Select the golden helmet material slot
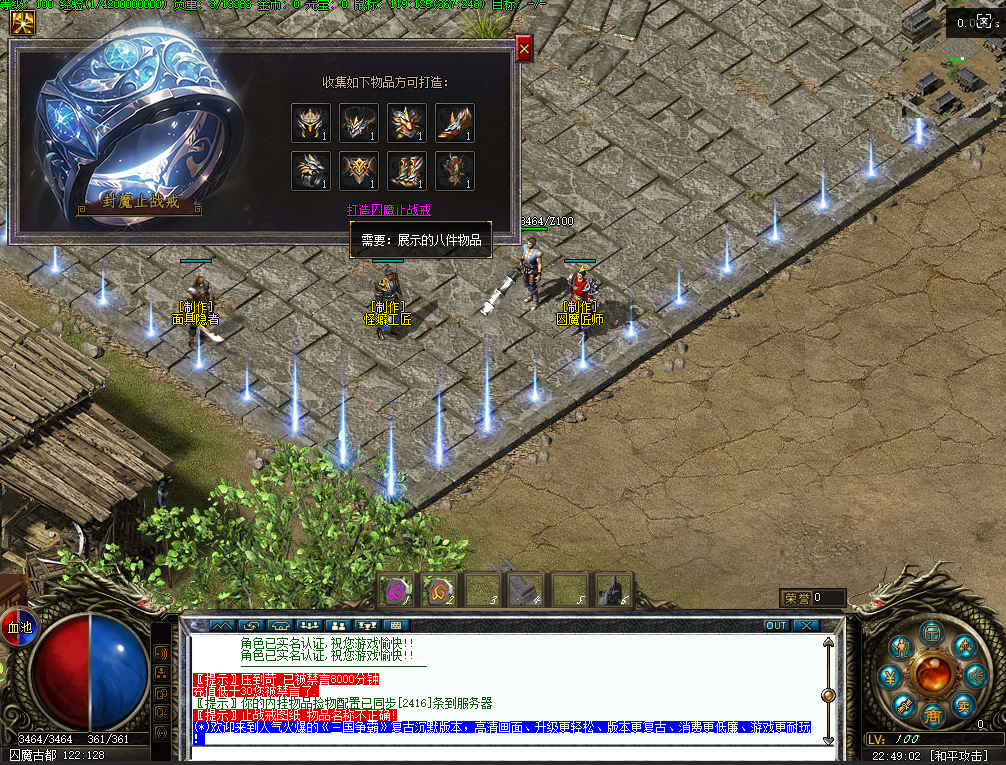Image resolution: width=1006 pixels, height=765 pixels. point(311,123)
